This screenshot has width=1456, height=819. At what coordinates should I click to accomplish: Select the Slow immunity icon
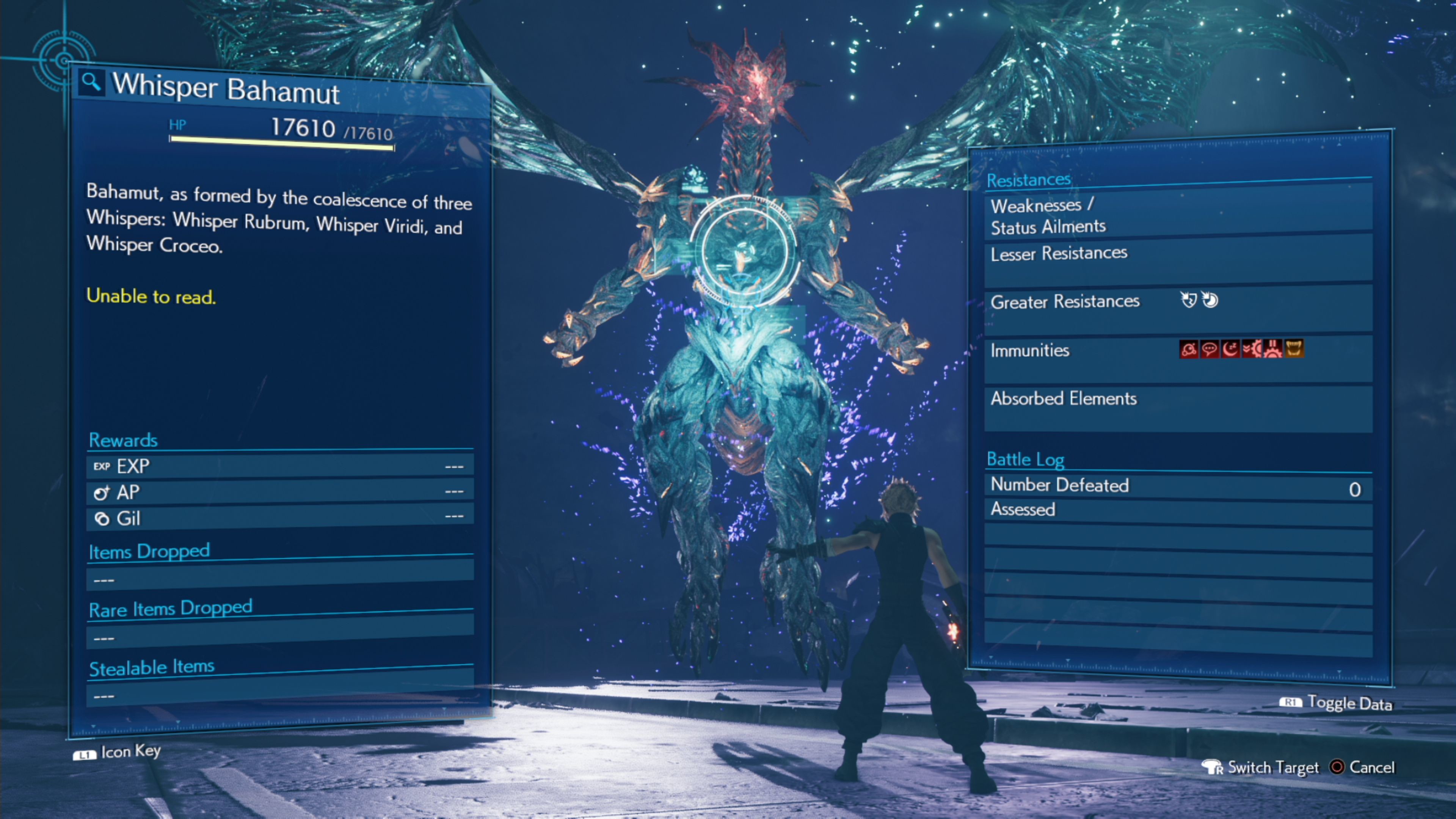pyautogui.click(x=1251, y=349)
